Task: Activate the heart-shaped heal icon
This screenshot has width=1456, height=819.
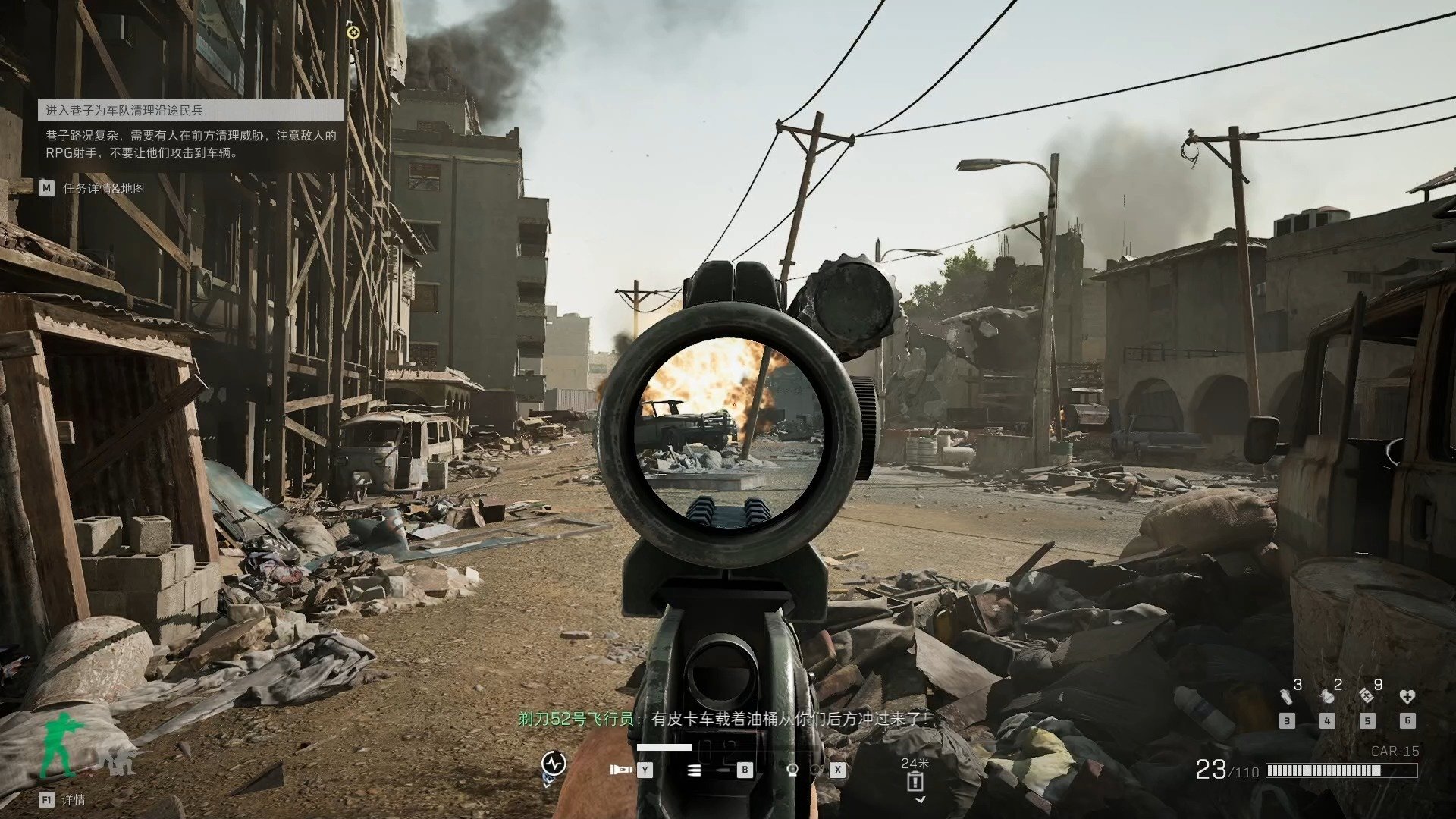Action: point(1407,696)
